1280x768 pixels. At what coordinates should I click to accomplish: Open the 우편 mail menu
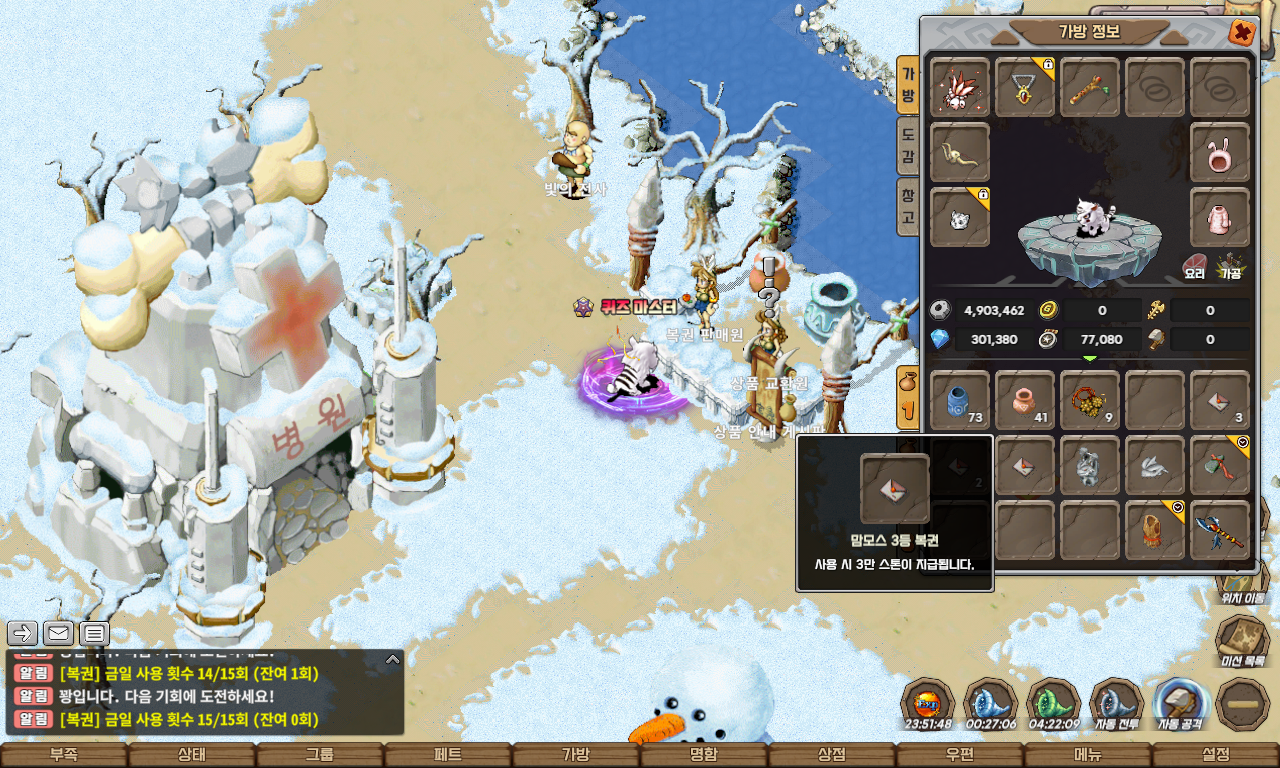(960, 755)
